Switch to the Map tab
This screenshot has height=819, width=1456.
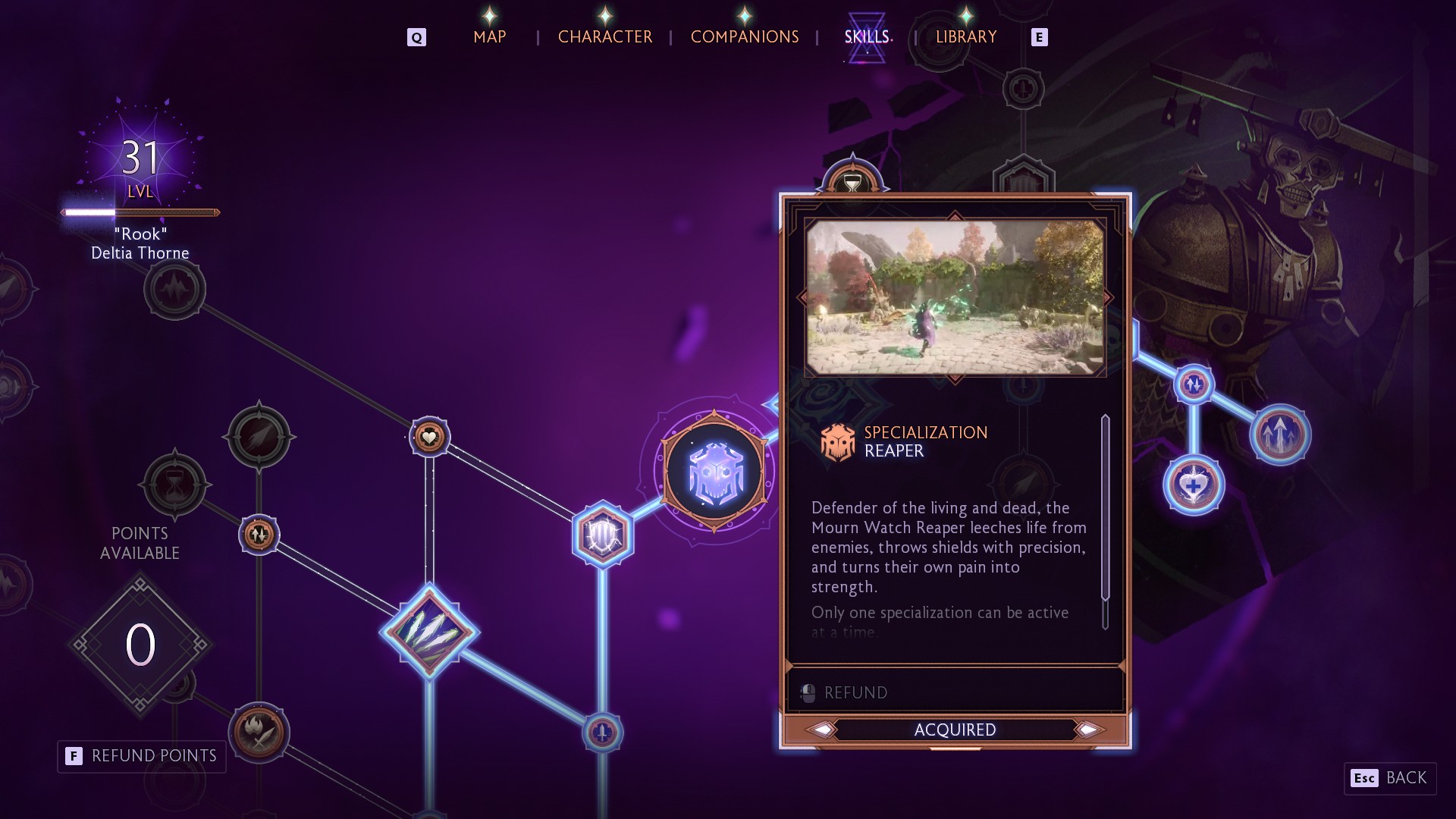(489, 36)
